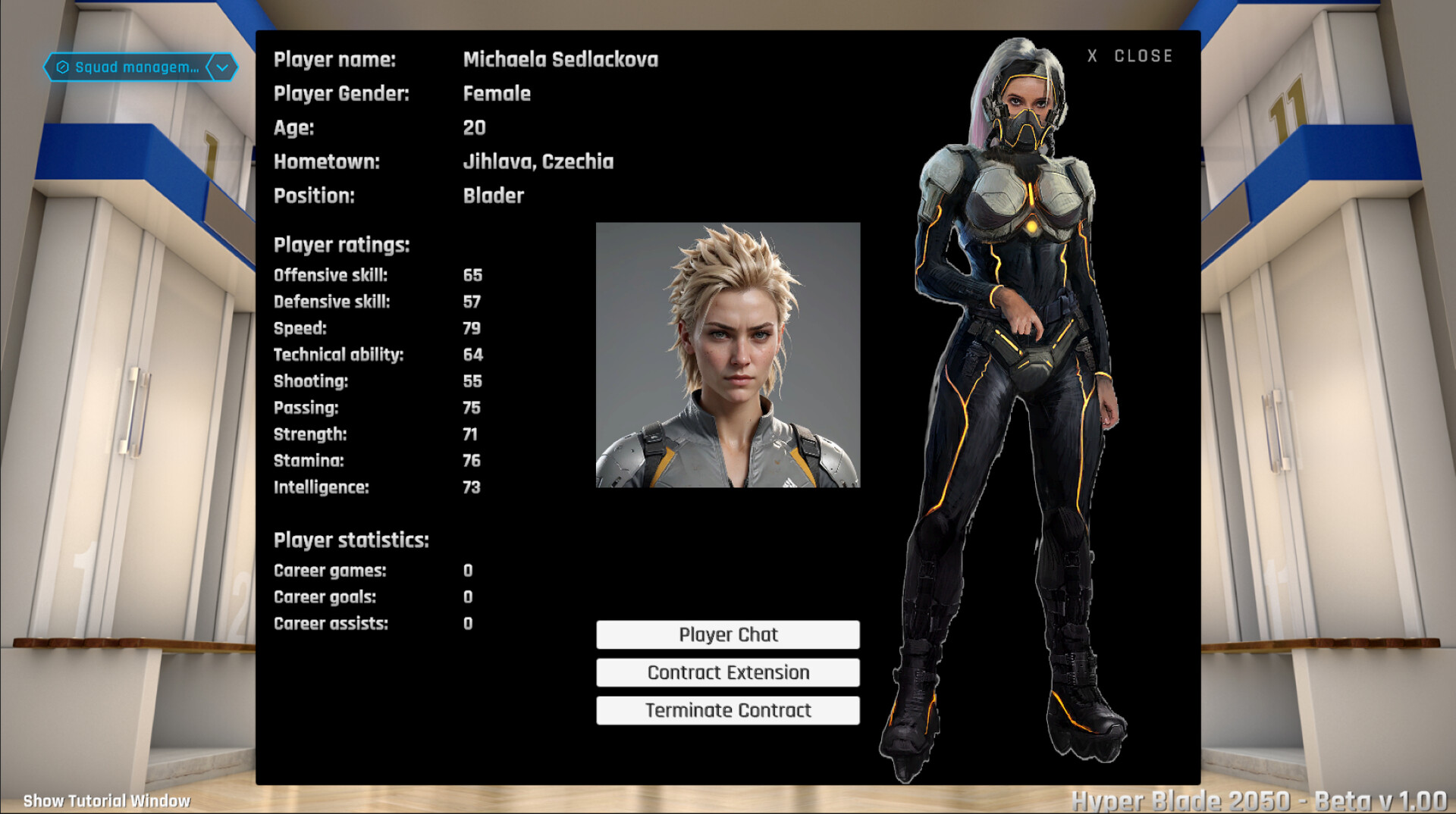Show the tutorial window
Screen dimensions: 1456x814
click(x=105, y=800)
